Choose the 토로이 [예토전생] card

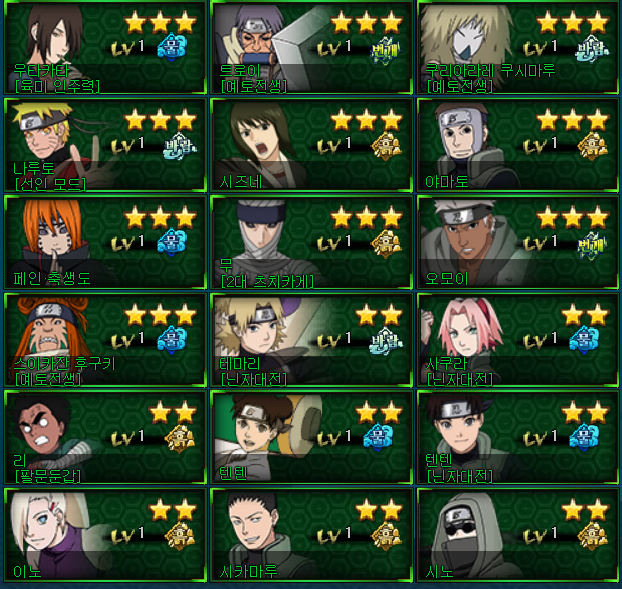tap(311, 48)
